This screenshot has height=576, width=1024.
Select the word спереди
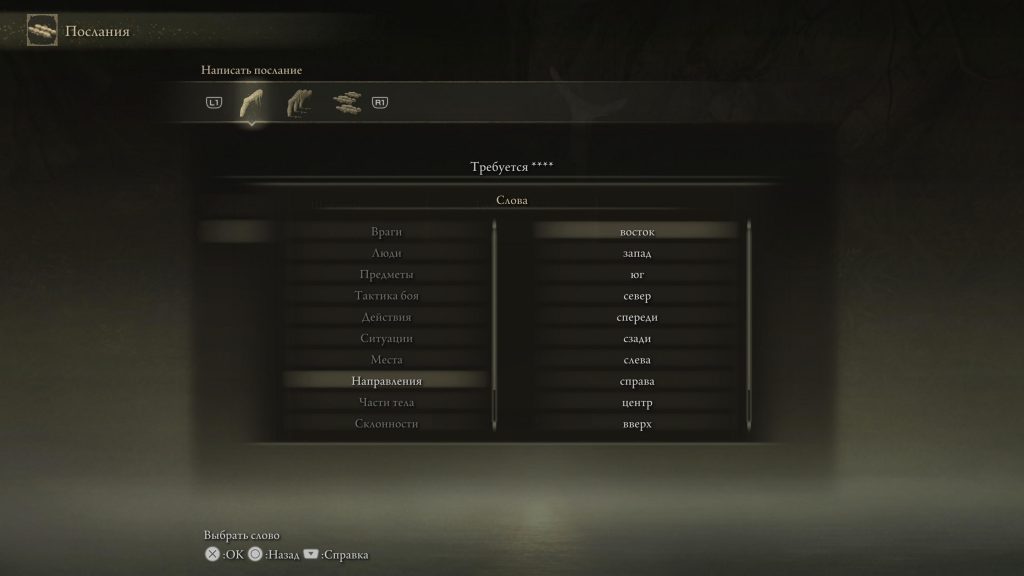(637, 317)
